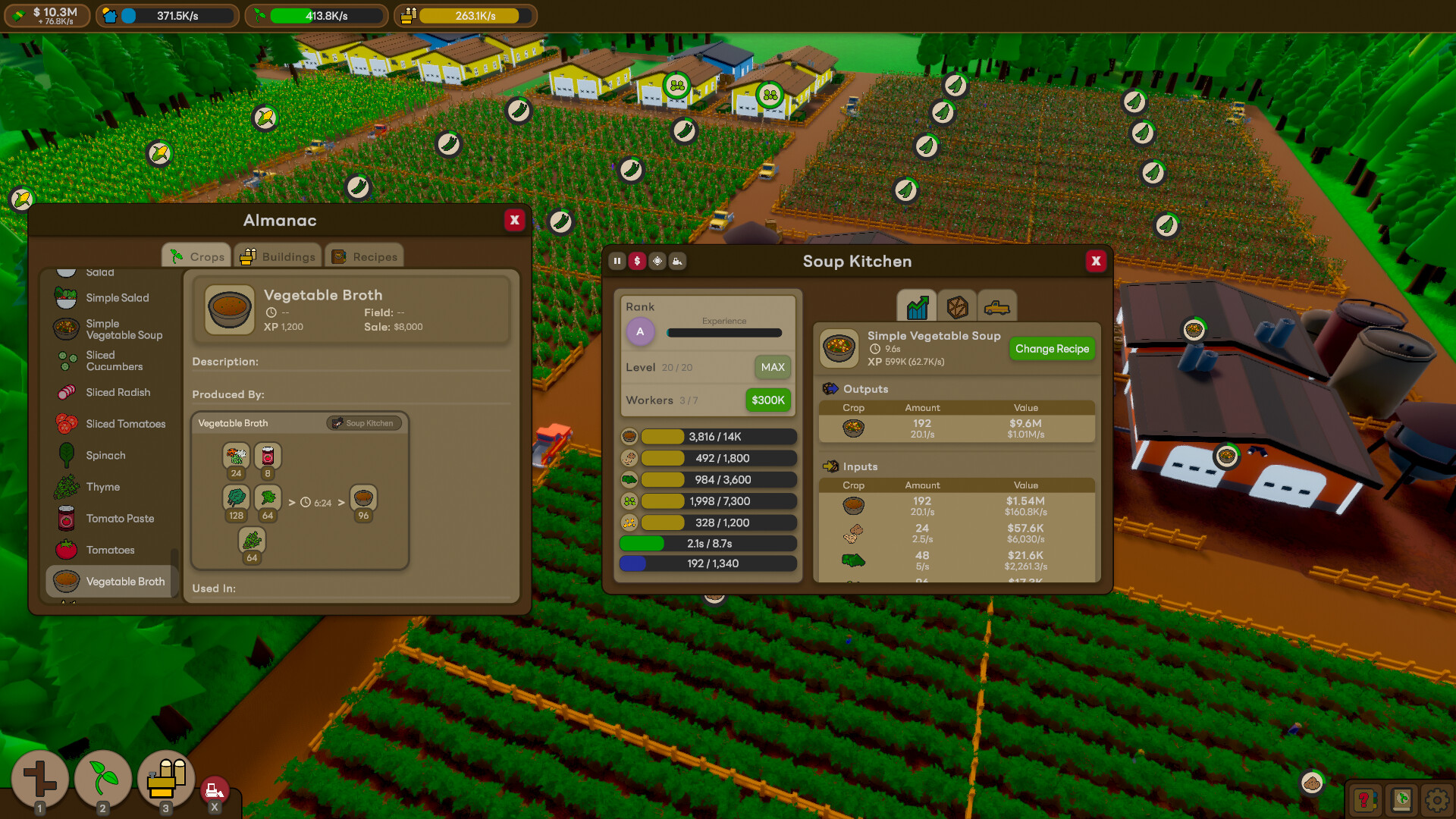Click the truck icon in Soup Kitchen header
Image resolution: width=1456 pixels, height=819 pixels.
tap(677, 261)
